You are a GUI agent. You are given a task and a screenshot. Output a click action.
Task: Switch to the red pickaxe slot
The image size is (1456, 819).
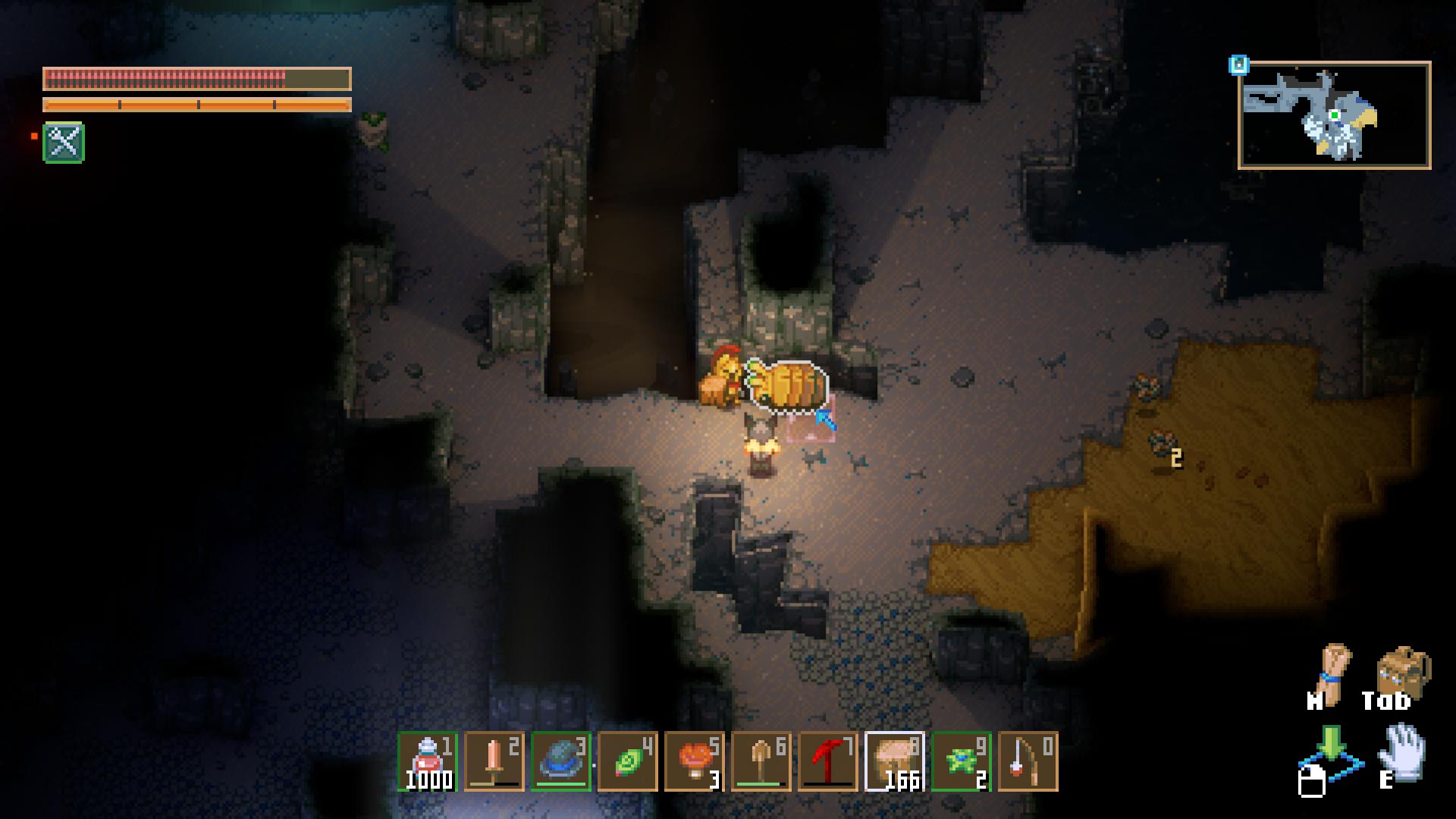point(827,761)
